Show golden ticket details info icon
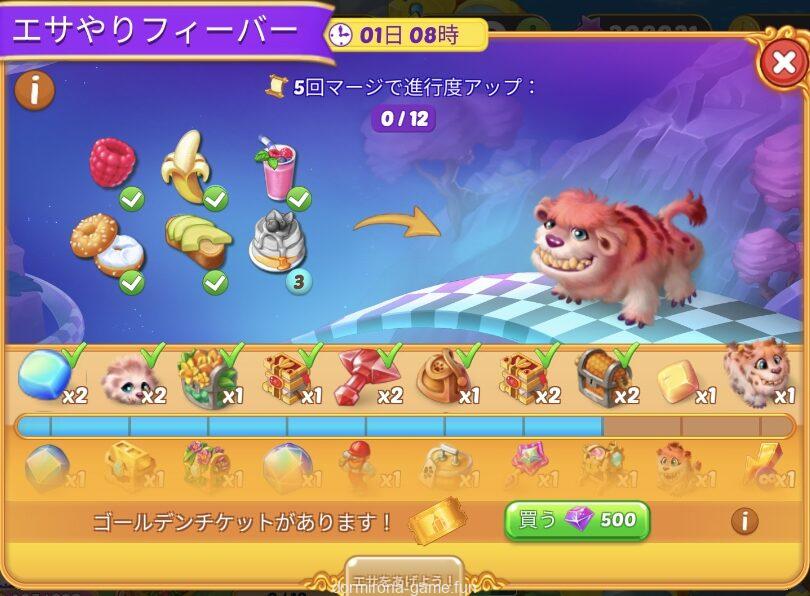Screen dimensions: 810x596 [743, 520]
